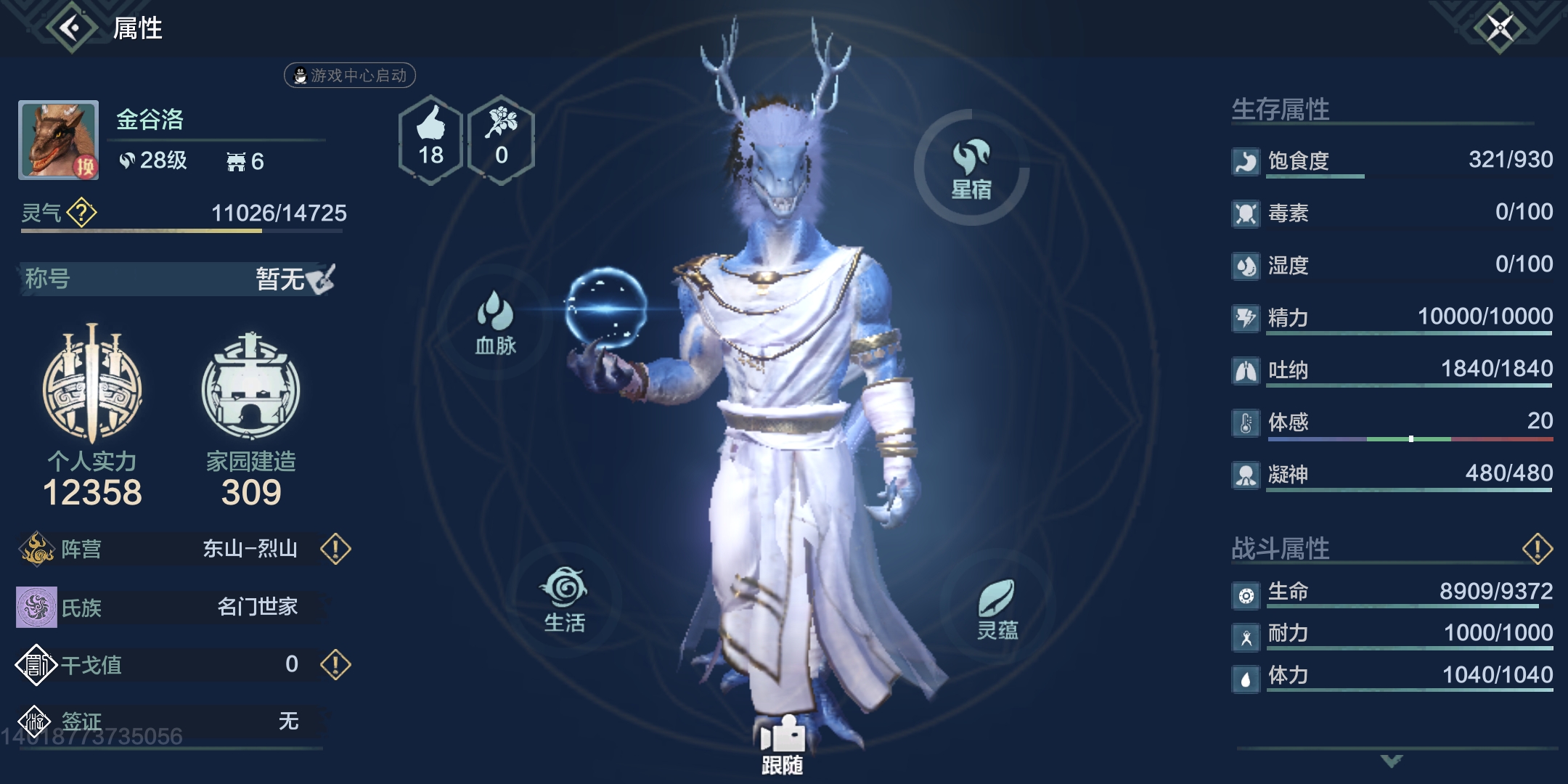This screenshot has width=1568, height=784.
Task: Go back using the arrow button
Action: (x=71, y=28)
